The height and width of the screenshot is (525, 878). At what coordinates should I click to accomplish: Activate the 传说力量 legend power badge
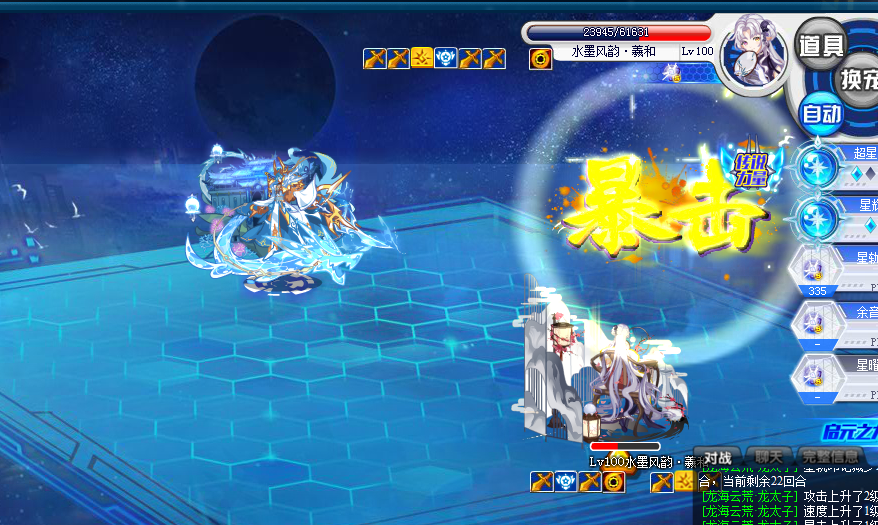743,167
